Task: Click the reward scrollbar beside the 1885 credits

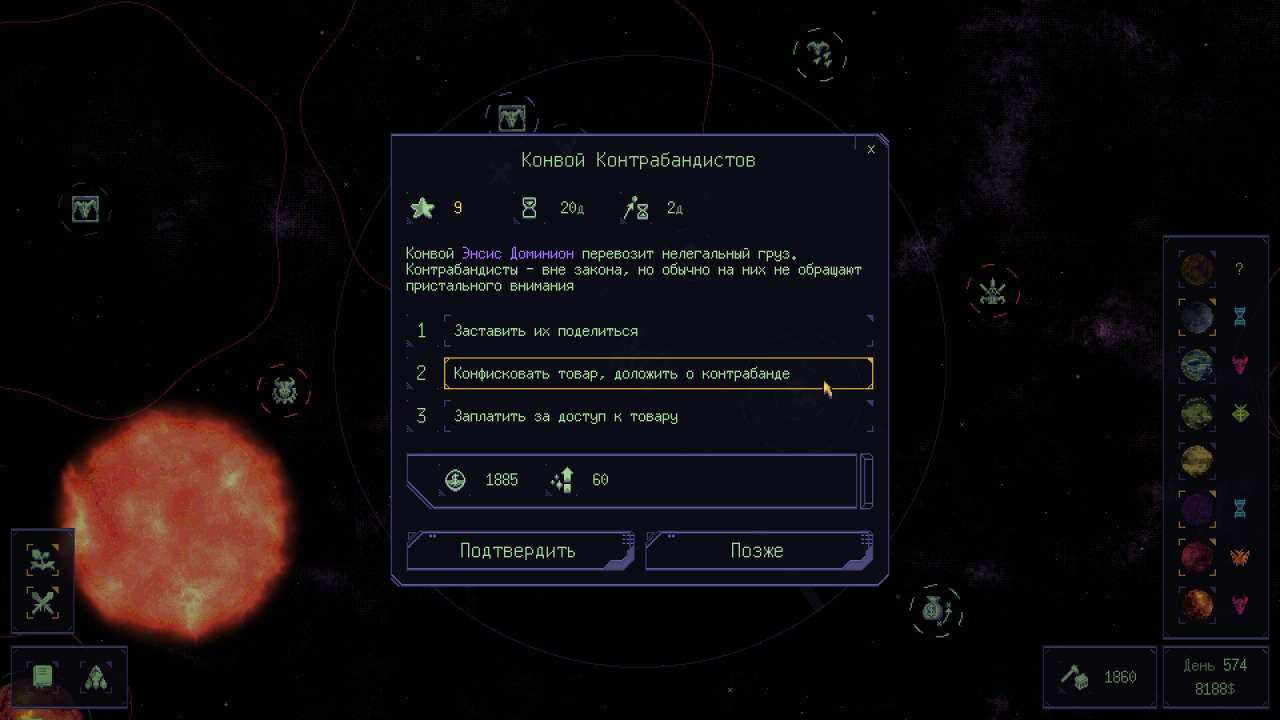Action: point(867,480)
